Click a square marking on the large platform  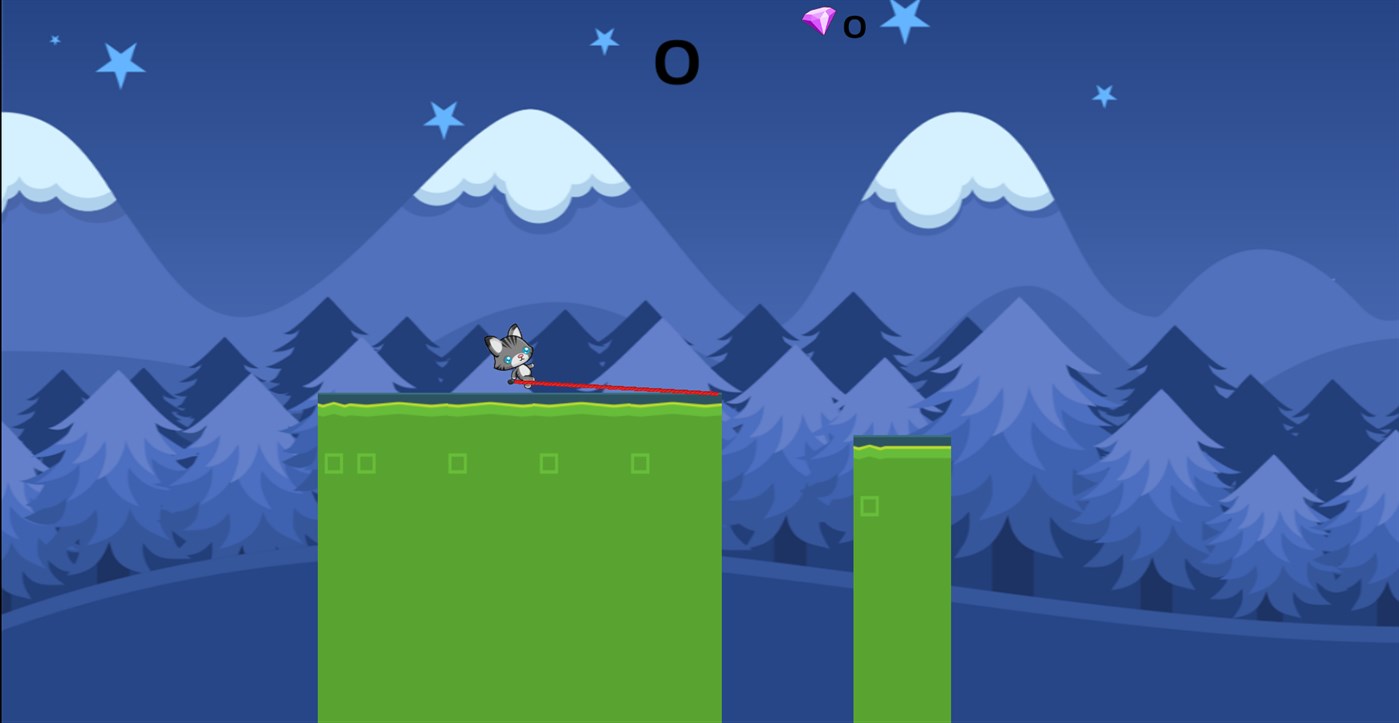point(547,462)
